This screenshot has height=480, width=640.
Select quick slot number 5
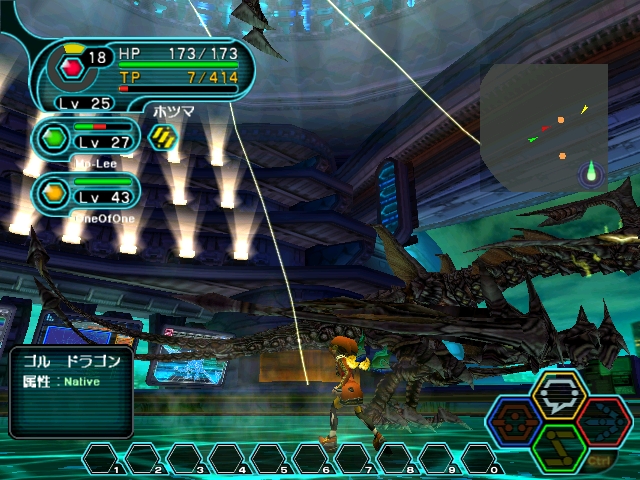272,458
